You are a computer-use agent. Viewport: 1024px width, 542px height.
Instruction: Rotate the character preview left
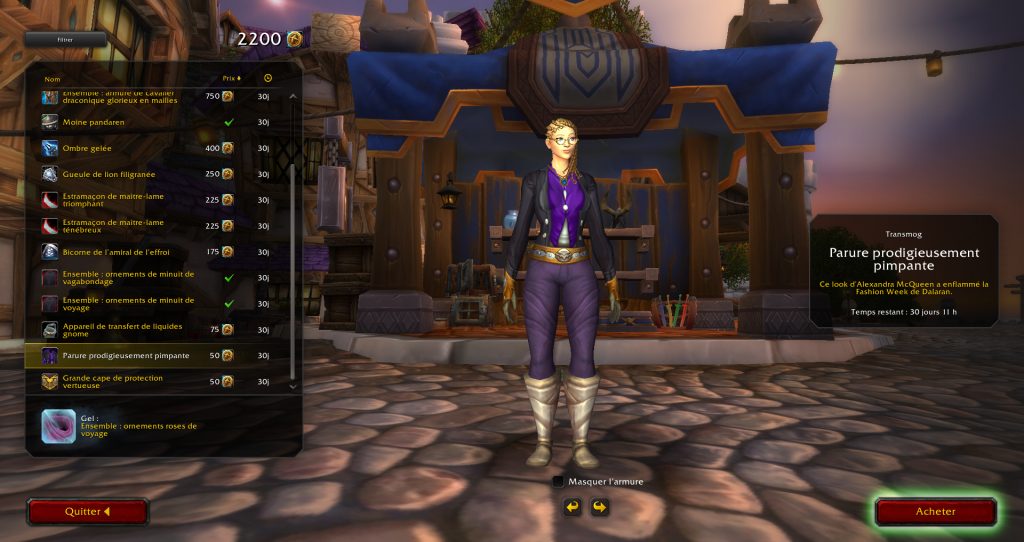click(x=572, y=507)
